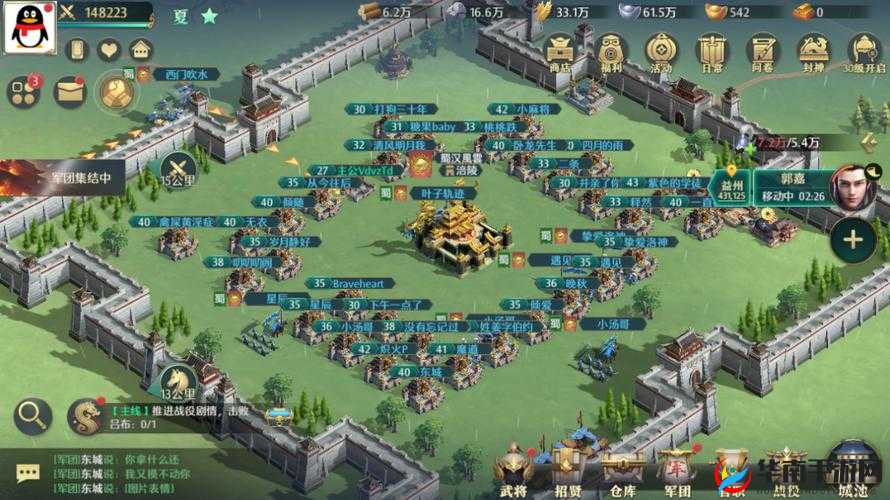
Task: Open the 福利 welfare menu
Action: tap(610, 50)
